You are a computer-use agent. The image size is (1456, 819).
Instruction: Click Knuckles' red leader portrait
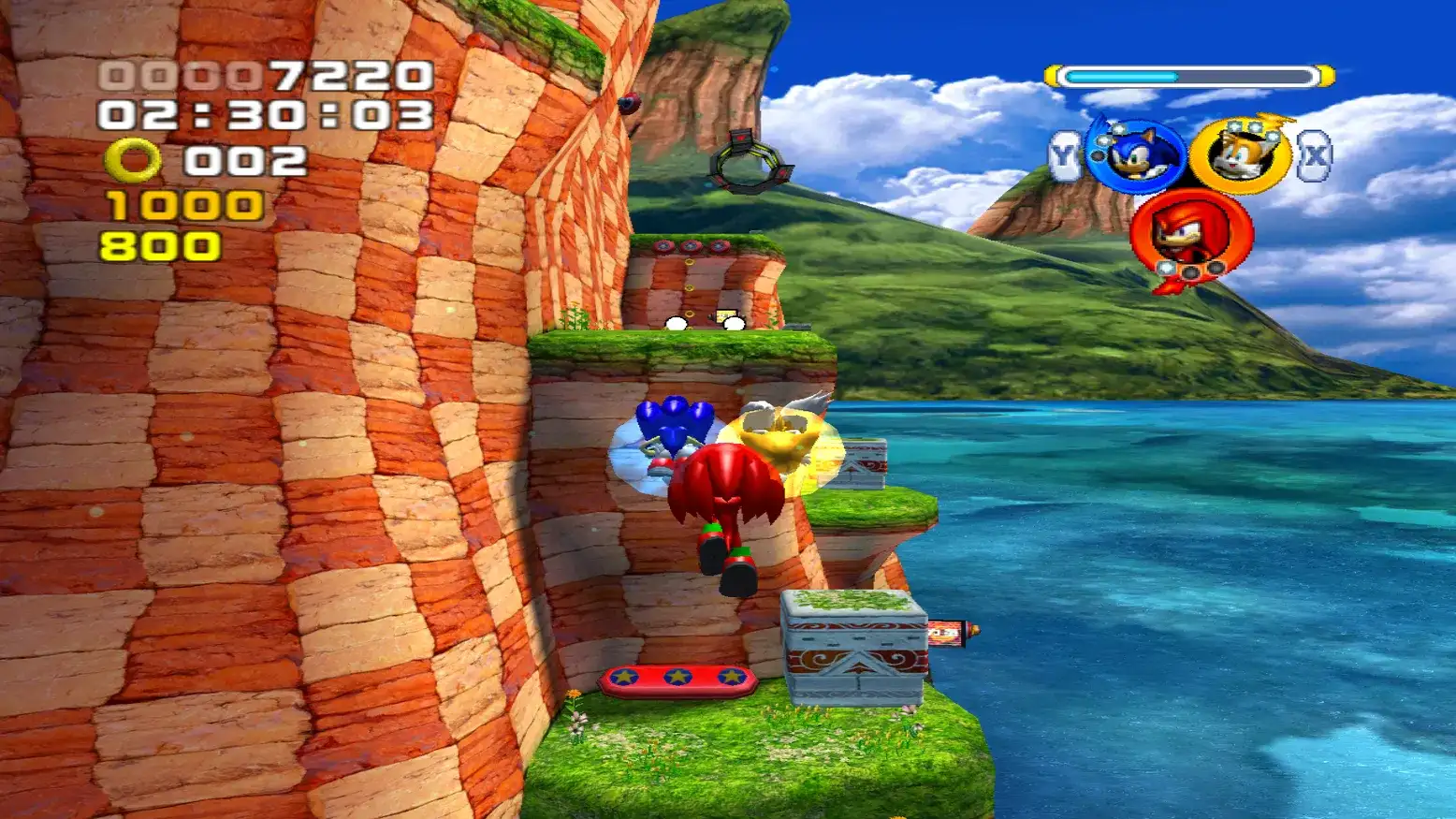click(x=1189, y=234)
